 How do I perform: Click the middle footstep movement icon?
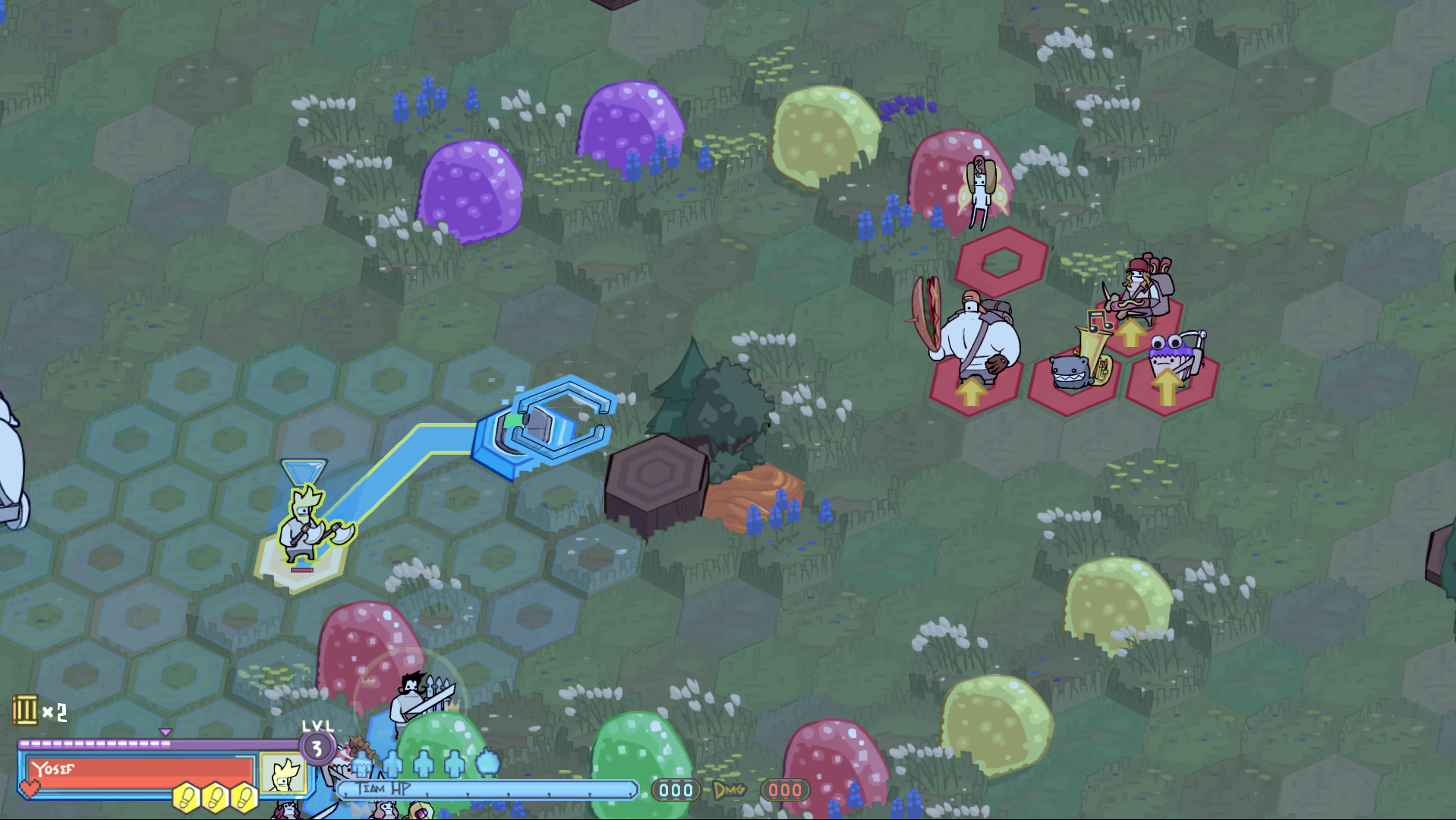[x=215, y=796]
